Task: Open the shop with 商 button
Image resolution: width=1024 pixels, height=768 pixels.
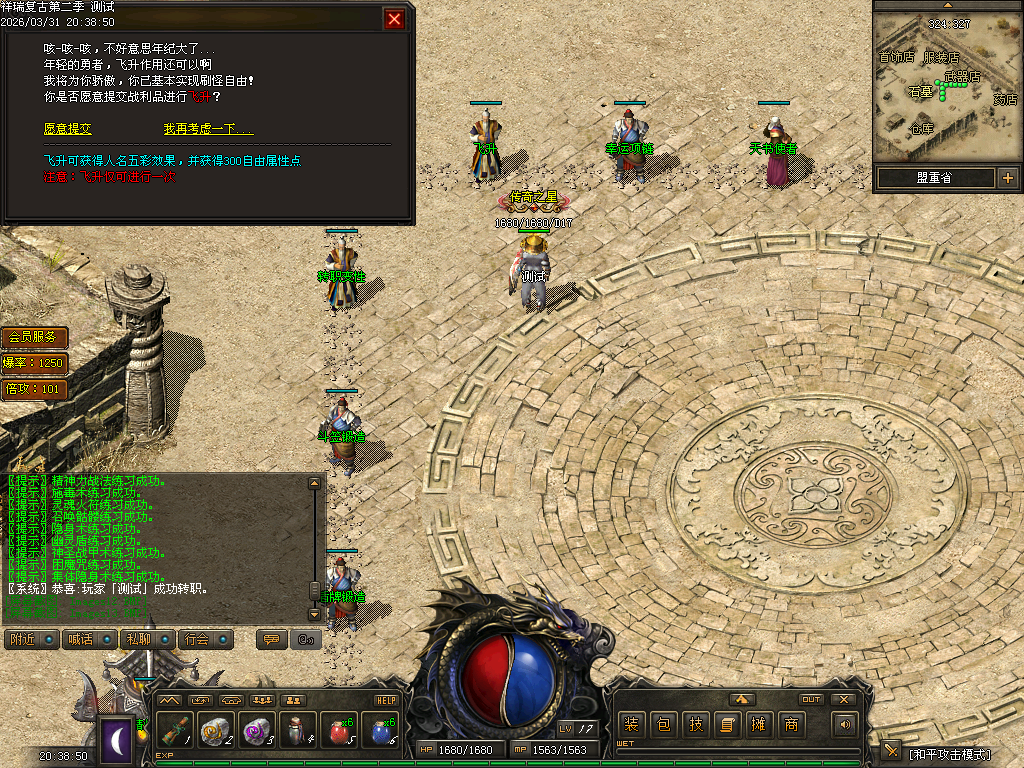Action: (791, 724)
